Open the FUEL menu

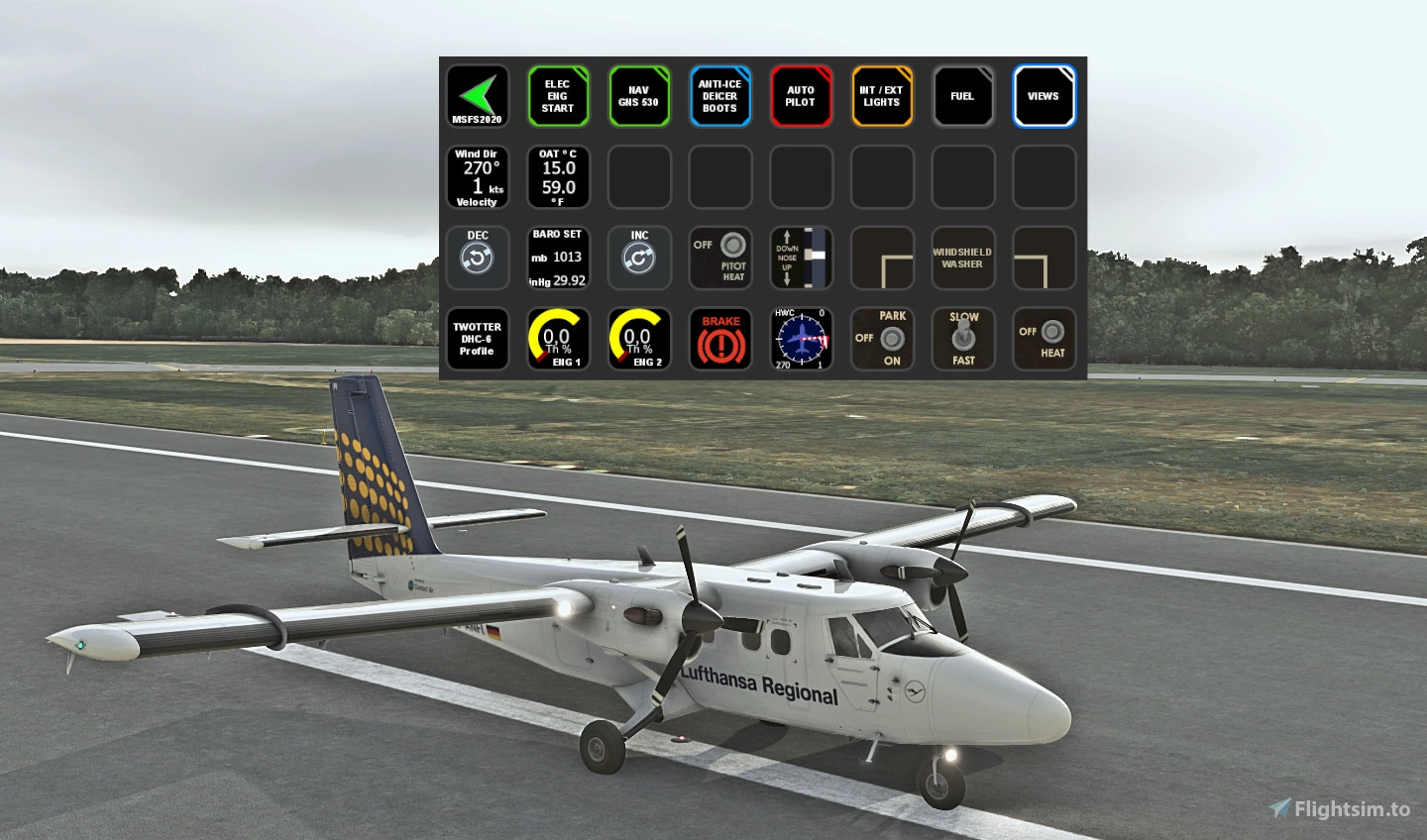[962, 95]
